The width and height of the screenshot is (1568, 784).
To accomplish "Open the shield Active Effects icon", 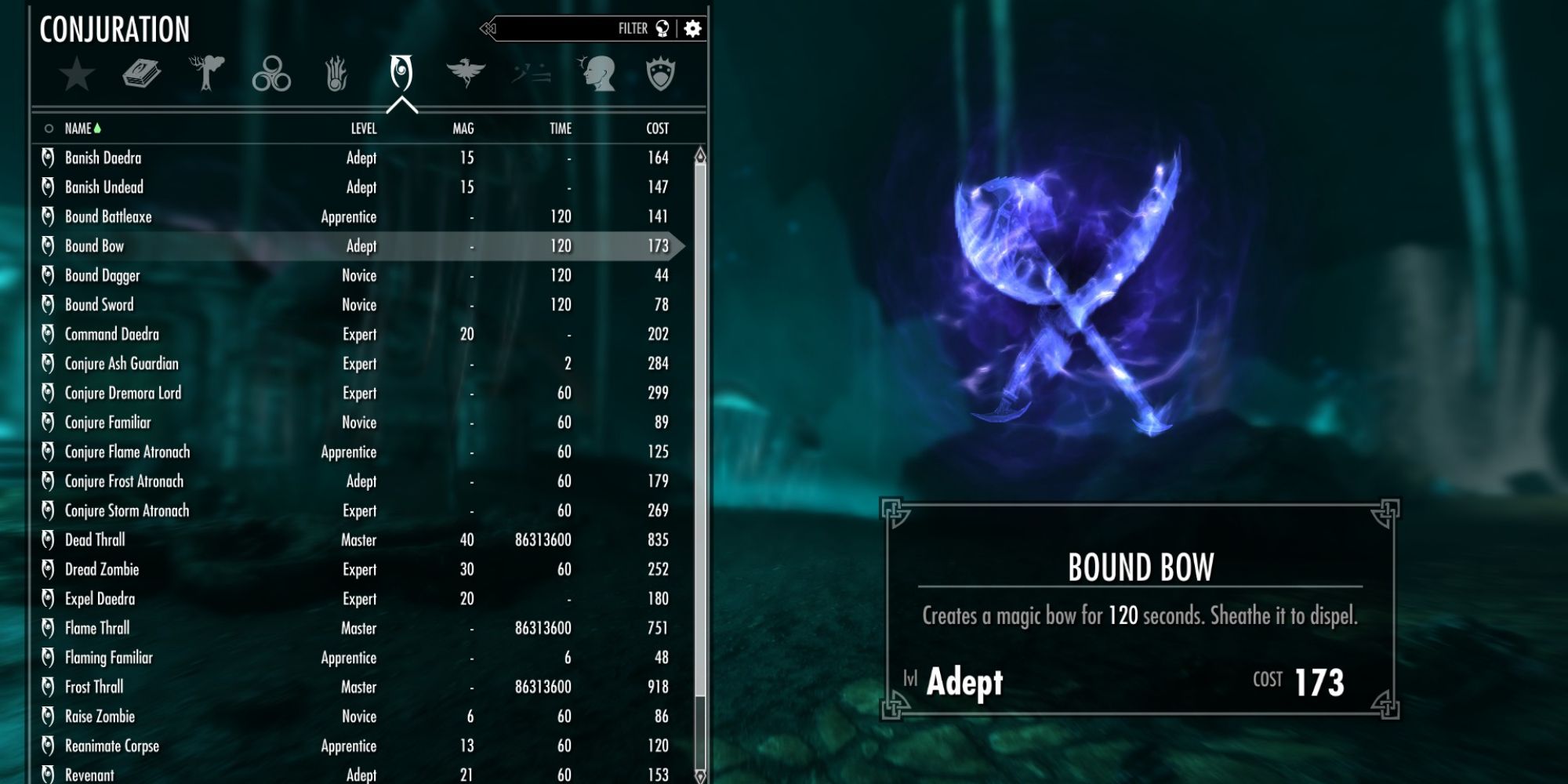I will coord(662,72).
